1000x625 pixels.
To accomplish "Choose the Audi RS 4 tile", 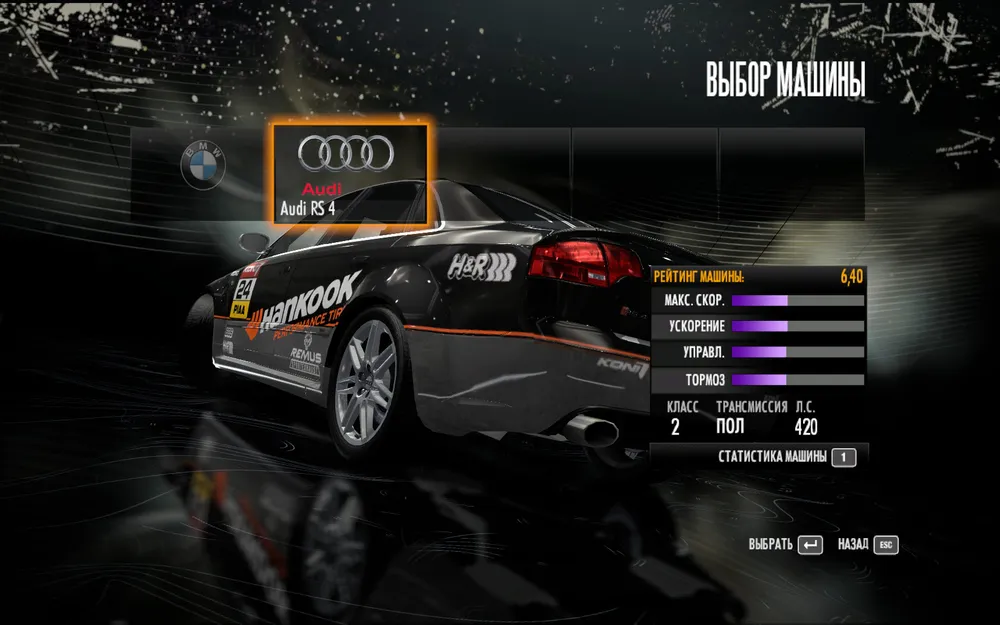I will pos(348,171).
